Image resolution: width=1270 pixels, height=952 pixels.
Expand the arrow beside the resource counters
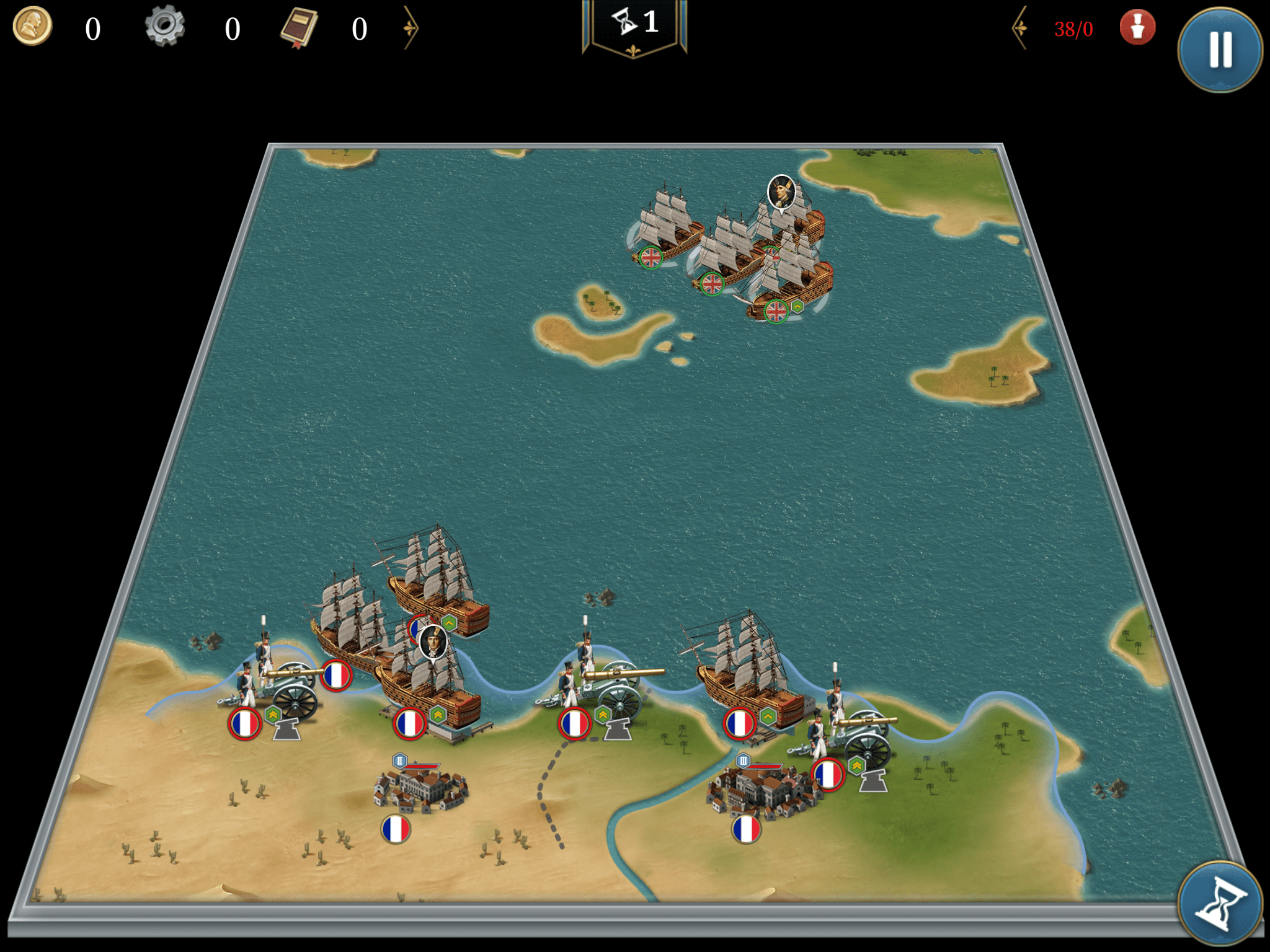(x=410, y=28)
